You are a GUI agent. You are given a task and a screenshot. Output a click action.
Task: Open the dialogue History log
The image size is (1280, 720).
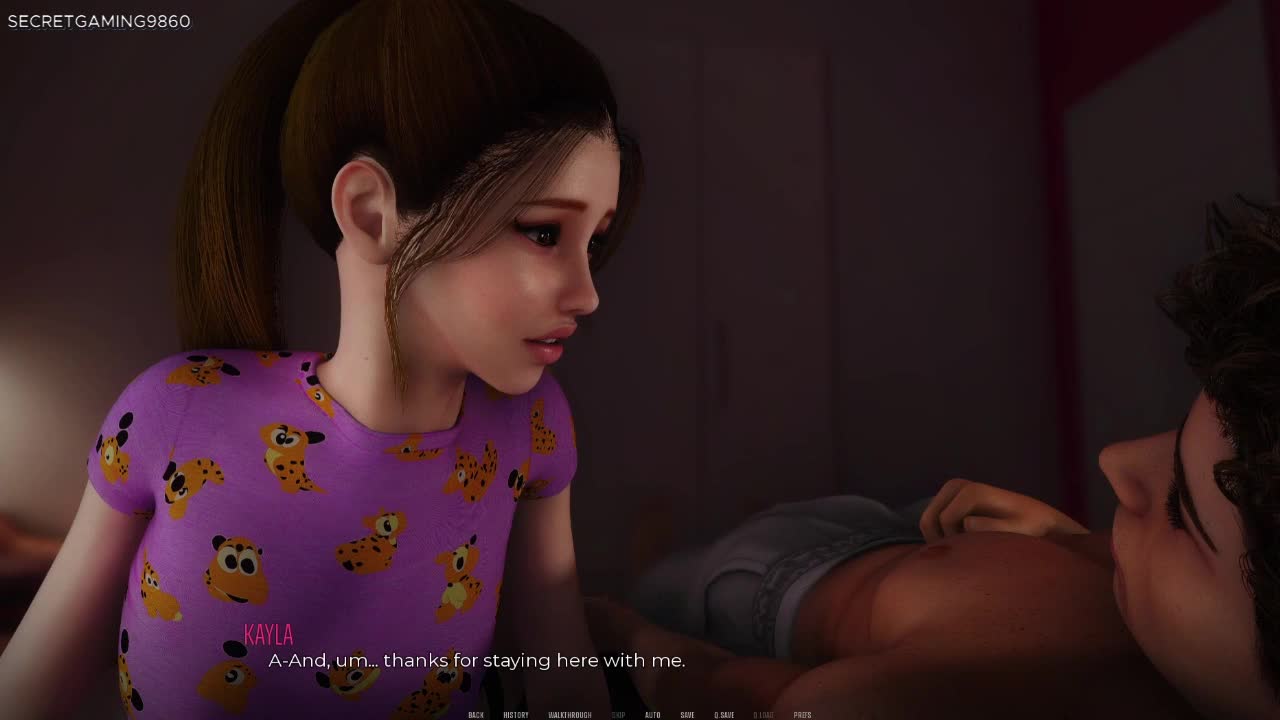pos(516,715)
